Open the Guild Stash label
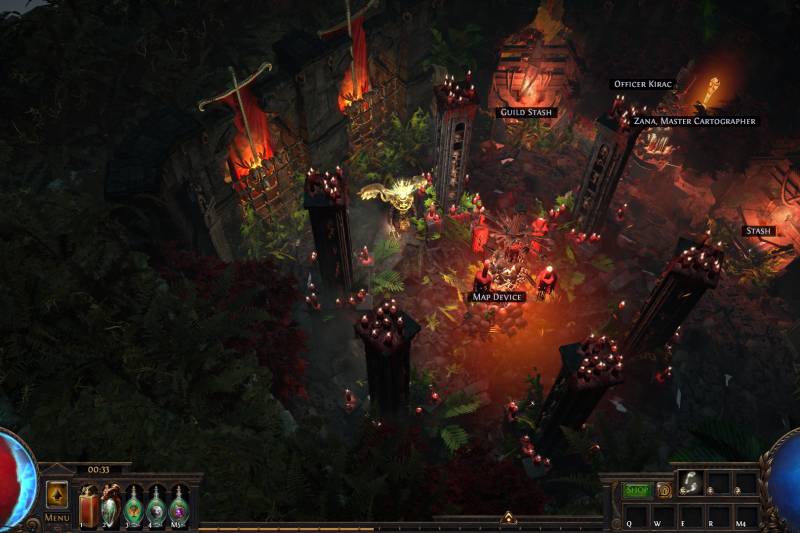The width and height of the screenshot is (800, 533). (526, 113)
